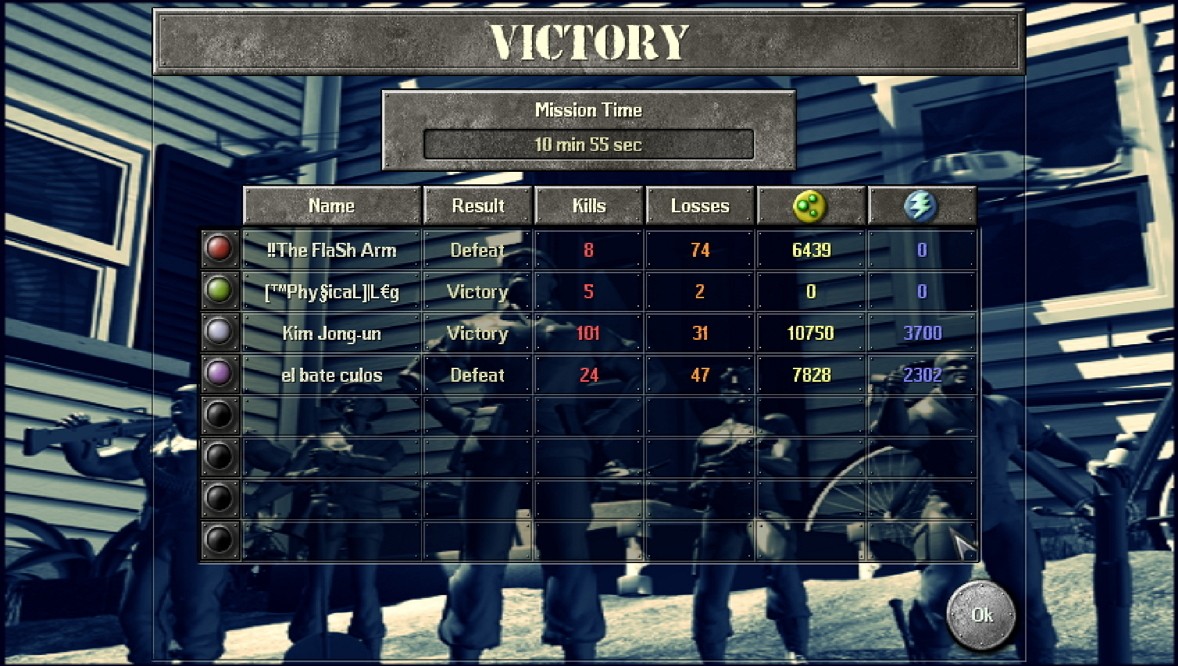Pick the el bate culos player row

331,375
